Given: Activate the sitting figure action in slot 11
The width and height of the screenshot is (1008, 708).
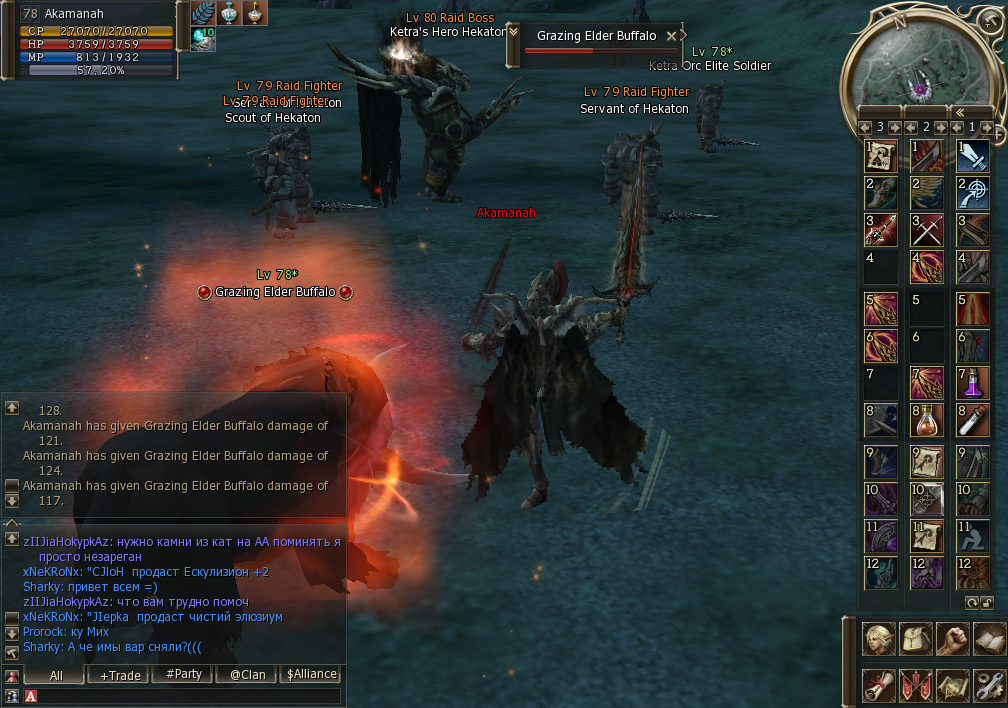Looking at the screenshot, I should [x=973, y=535].
